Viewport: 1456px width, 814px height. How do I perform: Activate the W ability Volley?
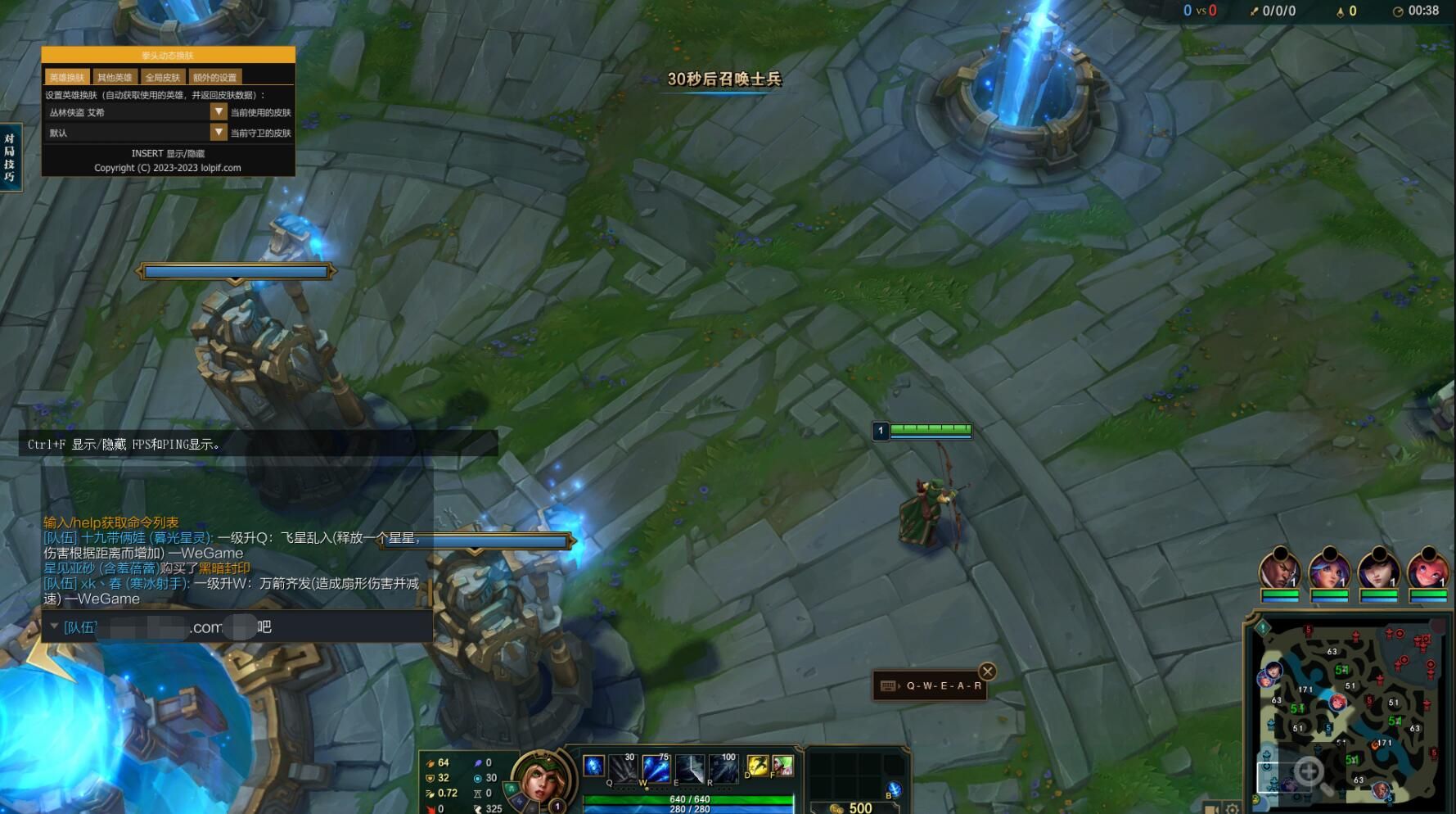(x=656, y=768)
